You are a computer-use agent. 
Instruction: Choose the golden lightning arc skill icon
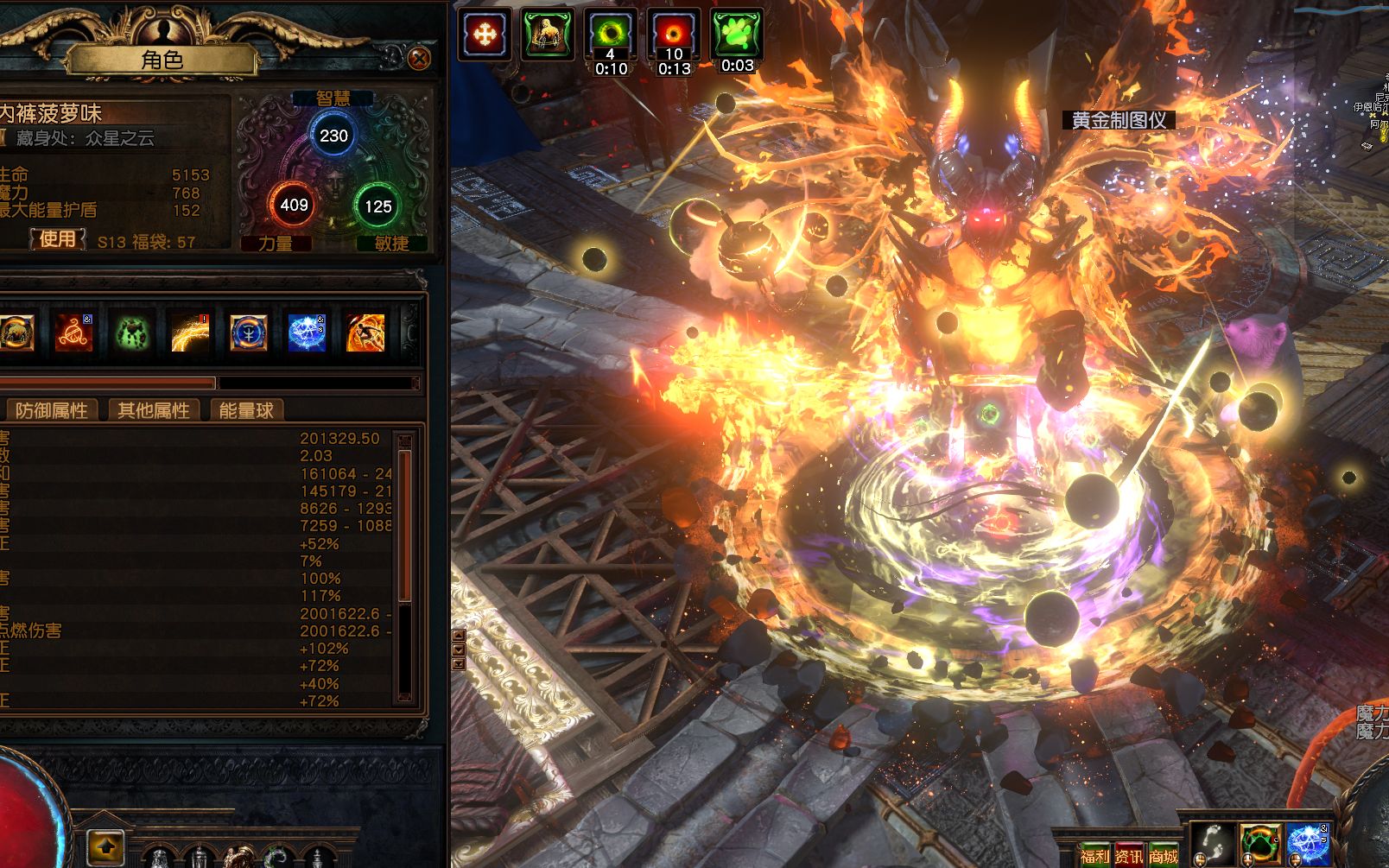click(190, 333)
